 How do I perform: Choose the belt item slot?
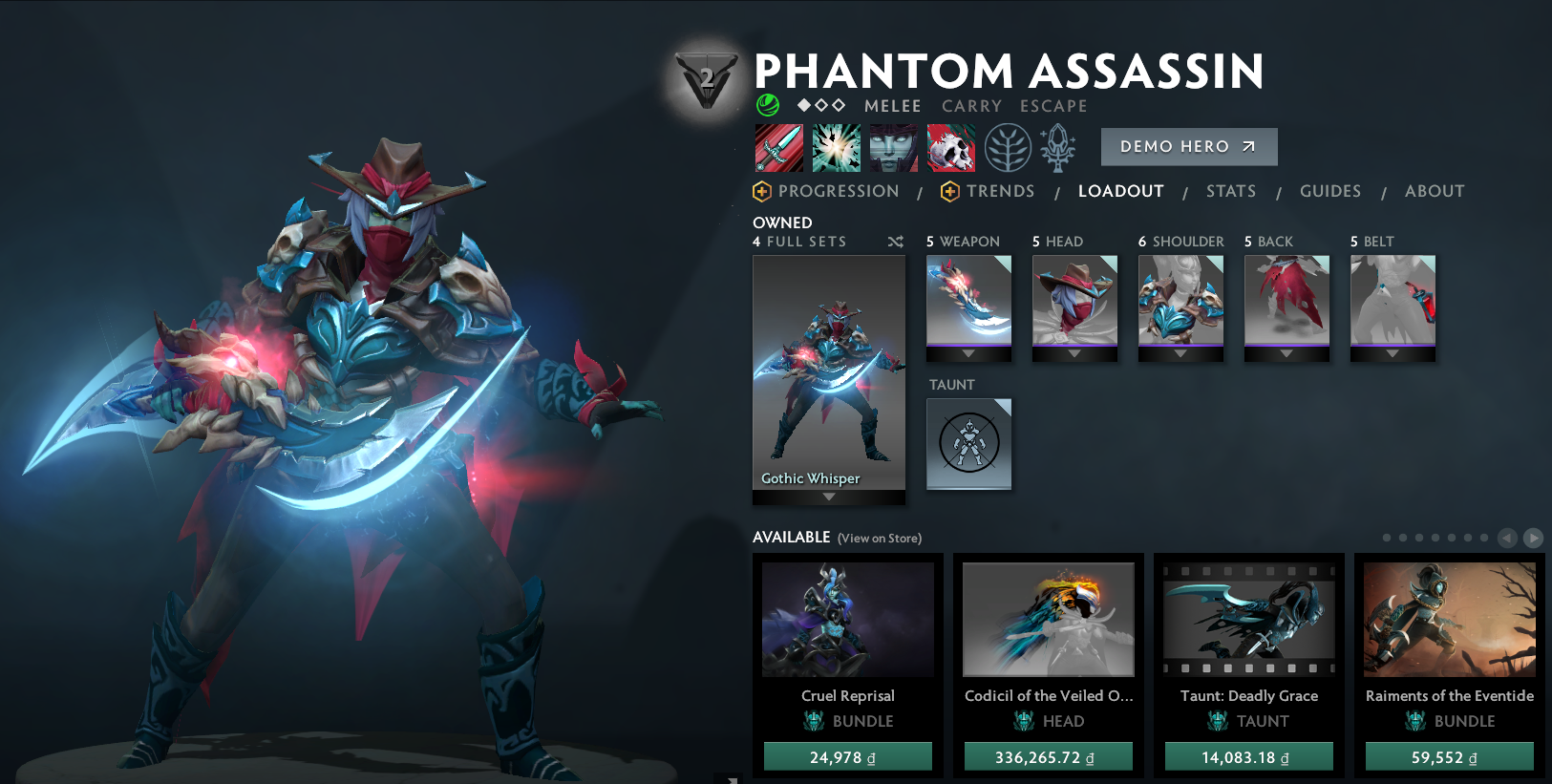(x=1393, y=301)
